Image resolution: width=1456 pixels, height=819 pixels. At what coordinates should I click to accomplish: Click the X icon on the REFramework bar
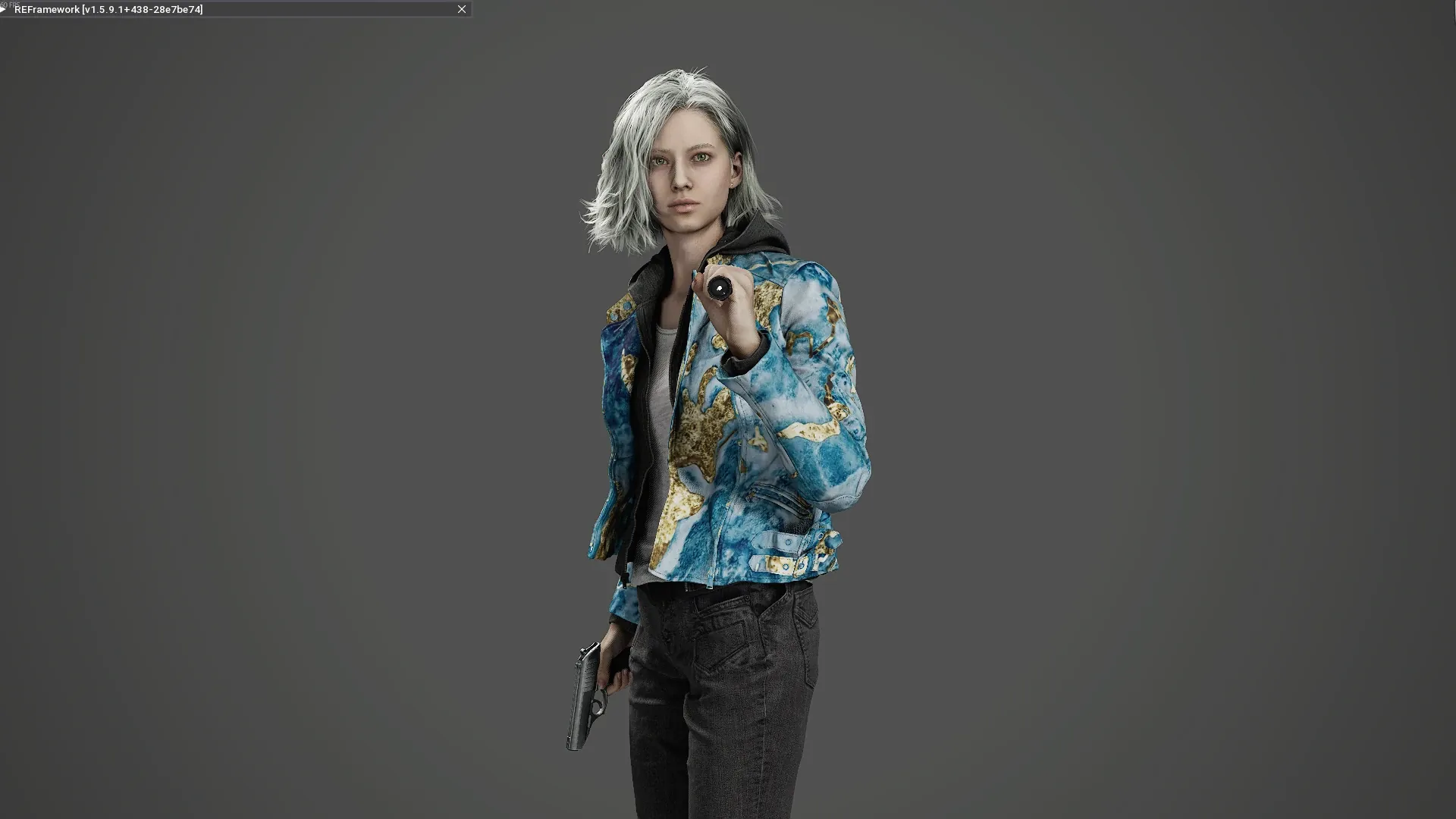461,9
